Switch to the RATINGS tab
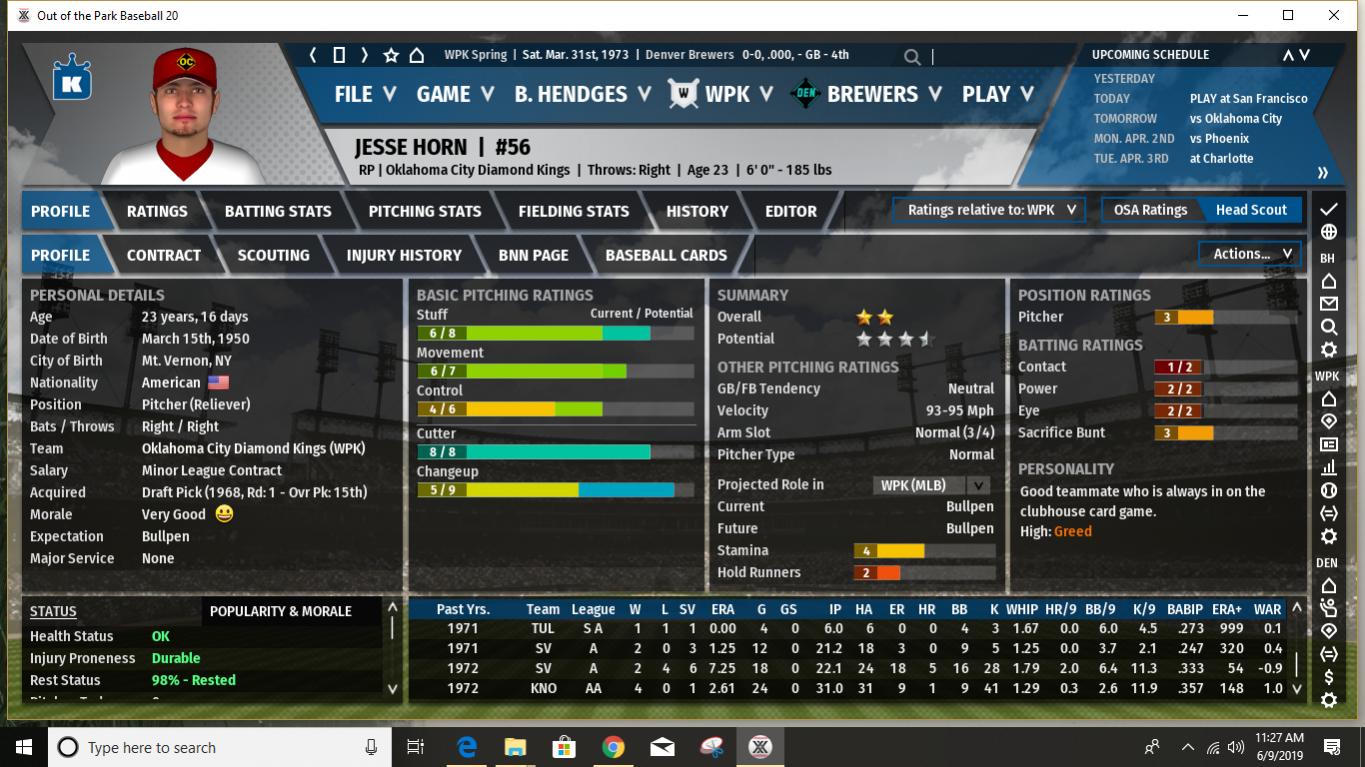 [x=157, y=211]
